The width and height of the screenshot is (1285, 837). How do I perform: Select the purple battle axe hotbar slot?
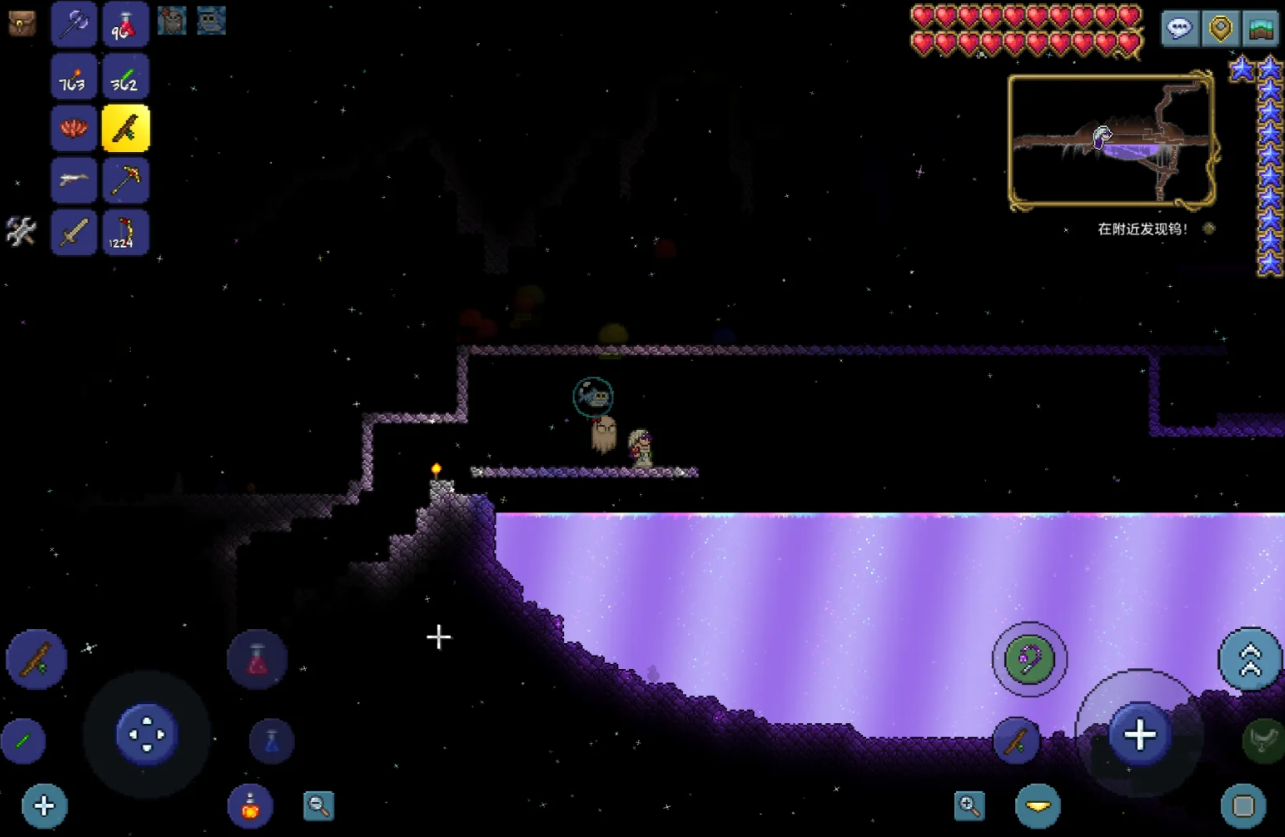point(74,24)
